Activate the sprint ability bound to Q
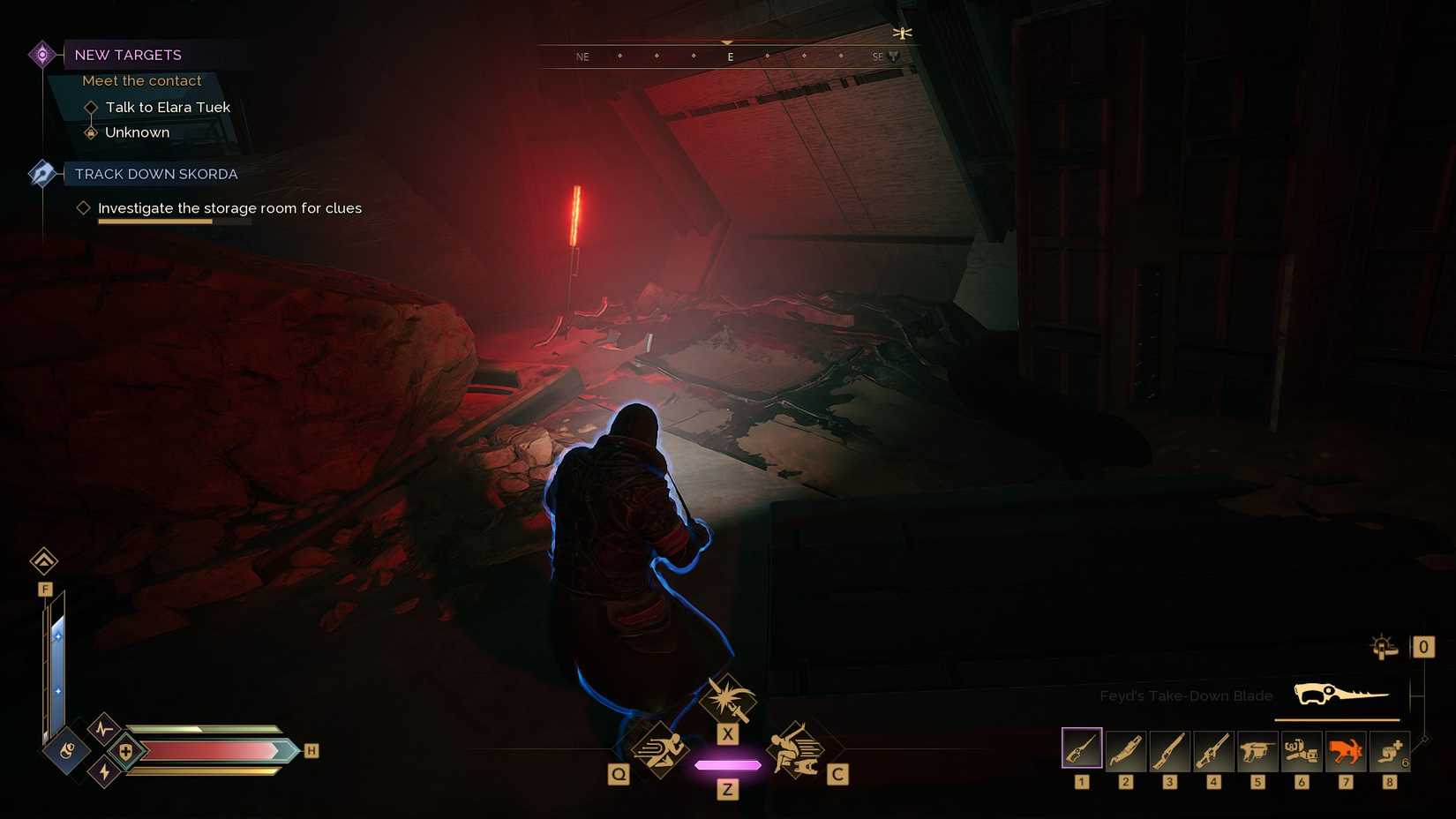 click(x=663, y=750)
